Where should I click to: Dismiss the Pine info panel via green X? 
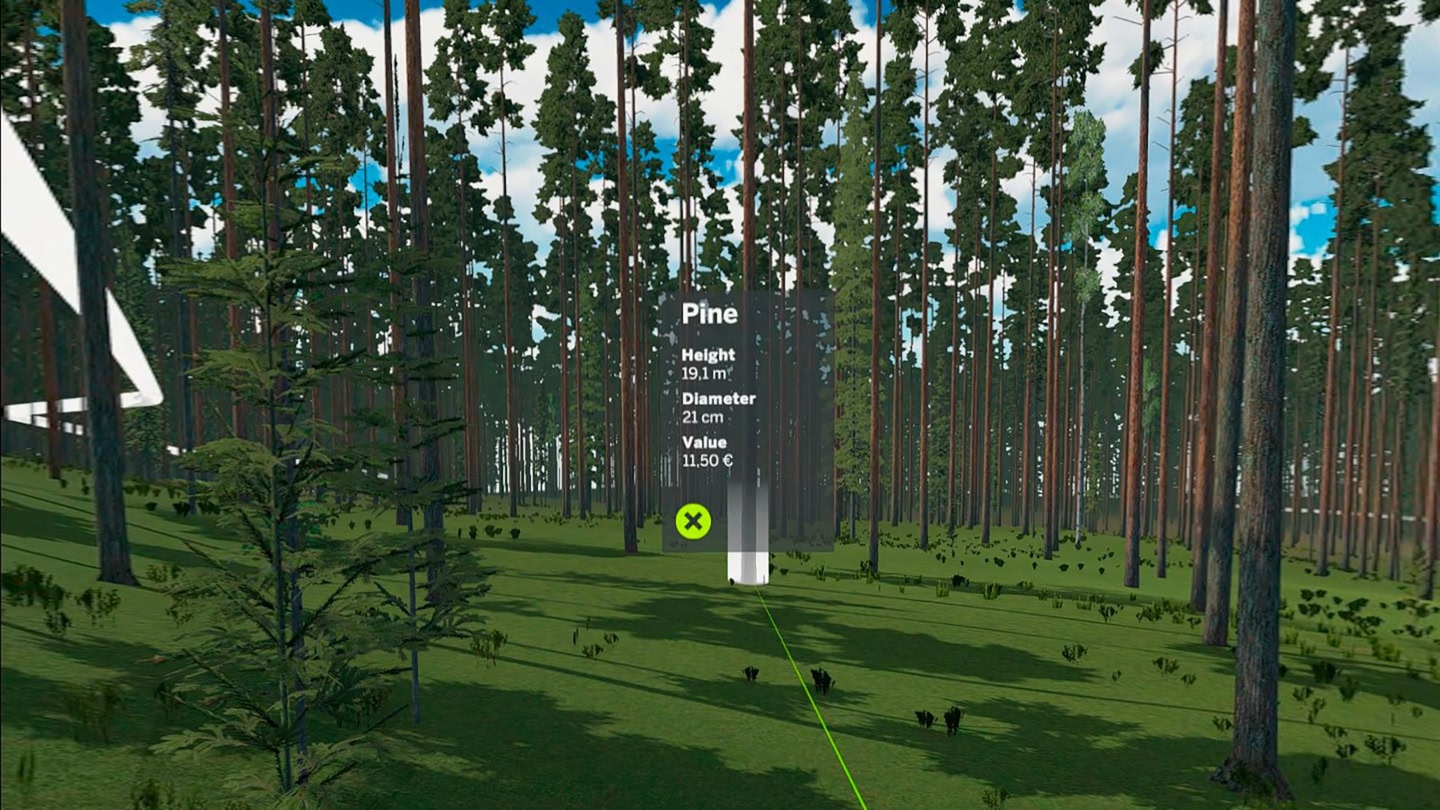point(694,521)
